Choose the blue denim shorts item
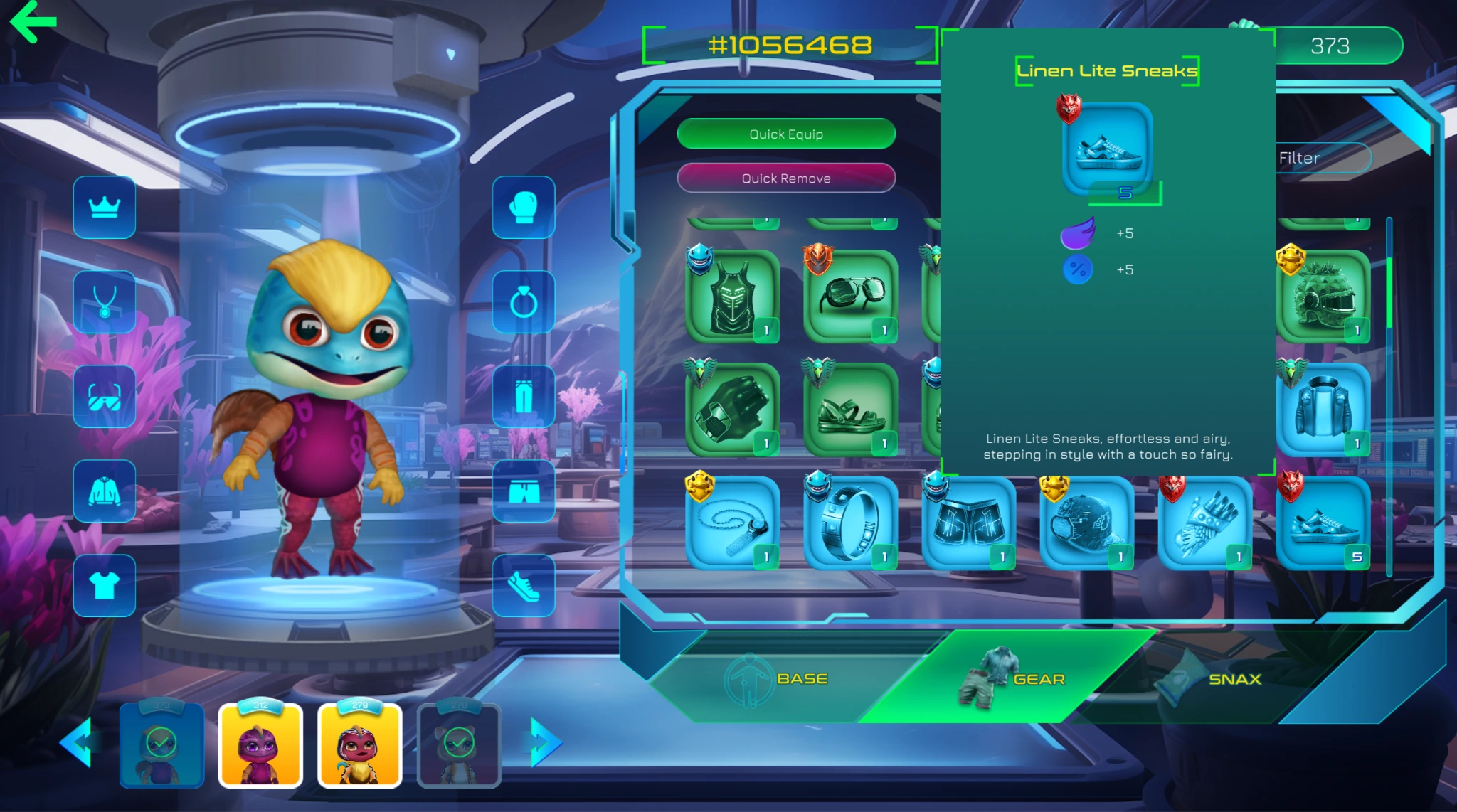 968,523
